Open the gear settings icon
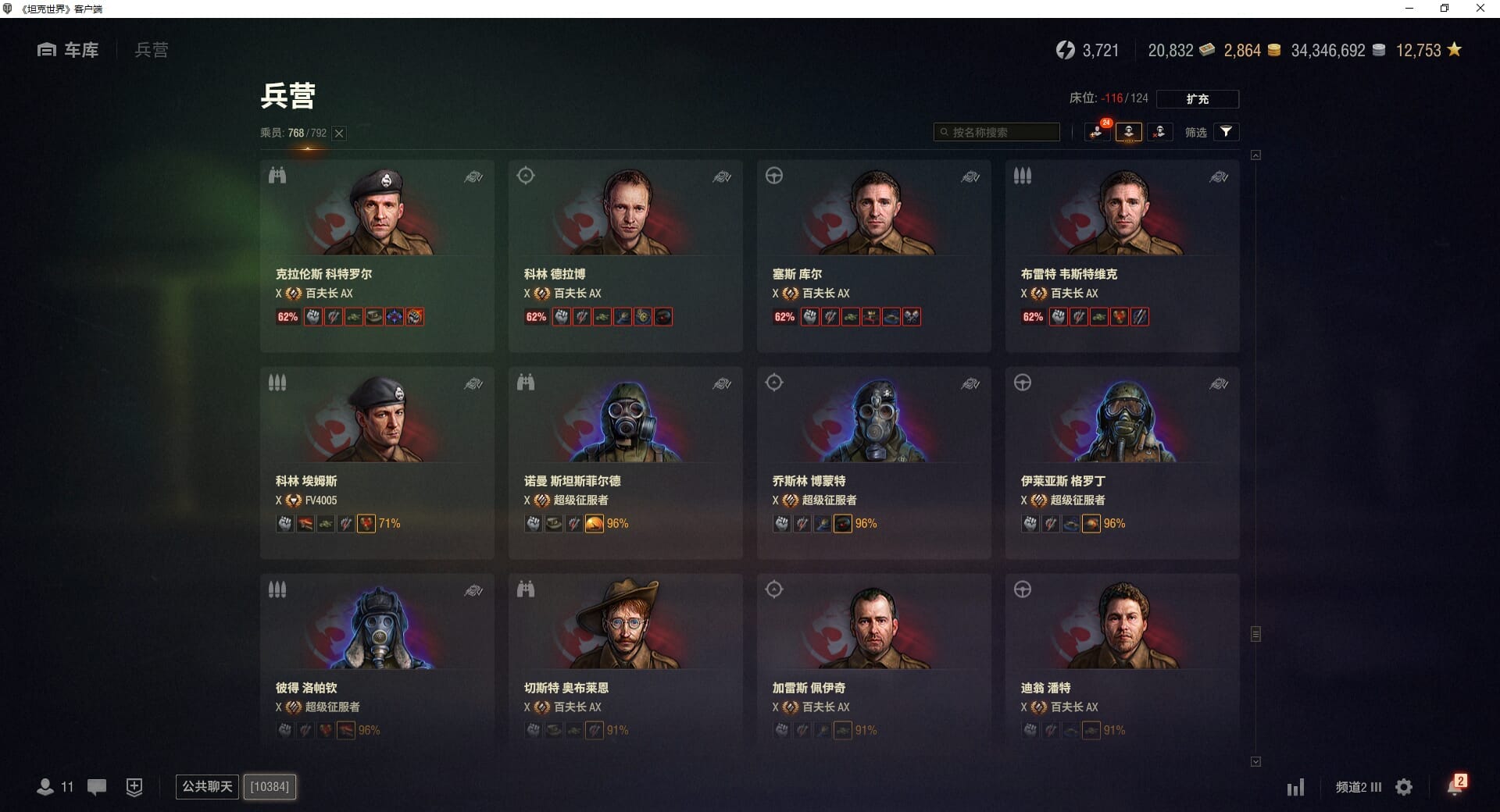 [1404, 787]
